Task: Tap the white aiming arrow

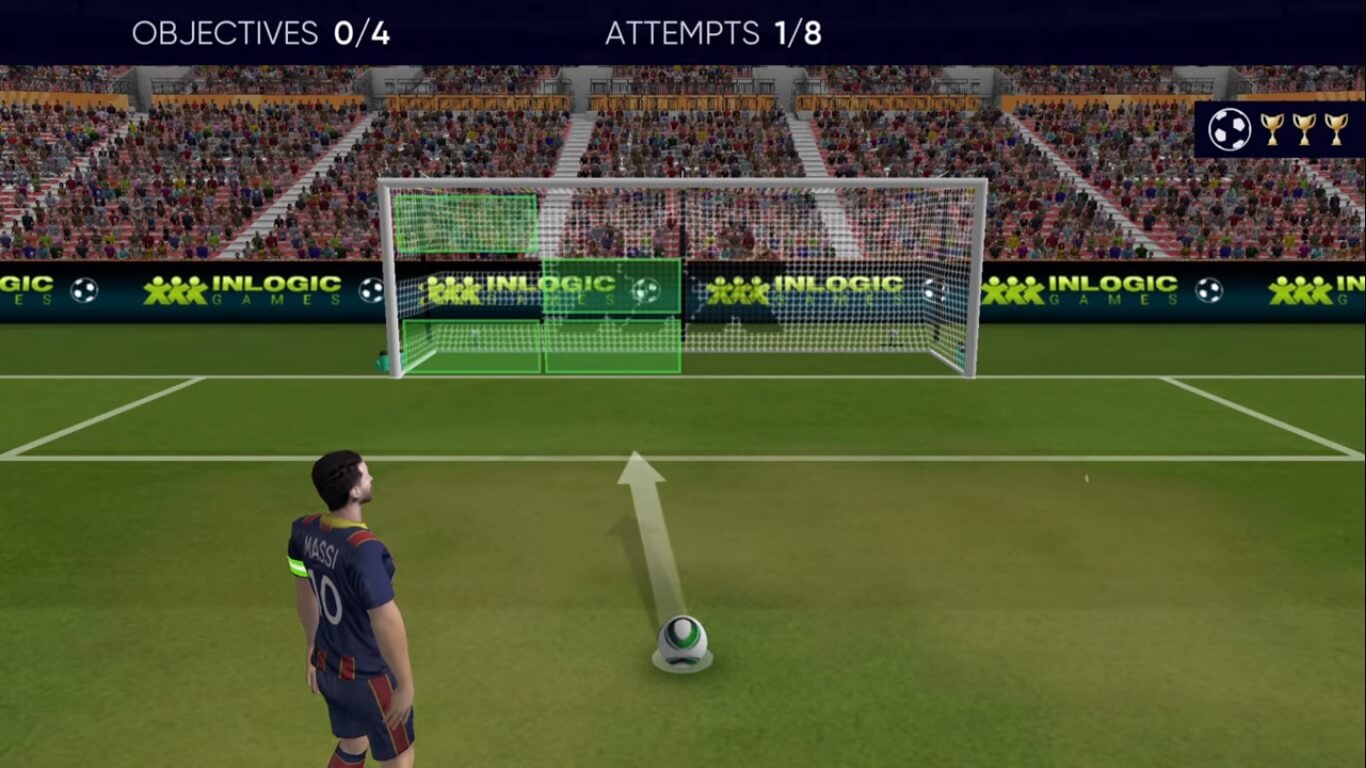Action: [645, 520]
